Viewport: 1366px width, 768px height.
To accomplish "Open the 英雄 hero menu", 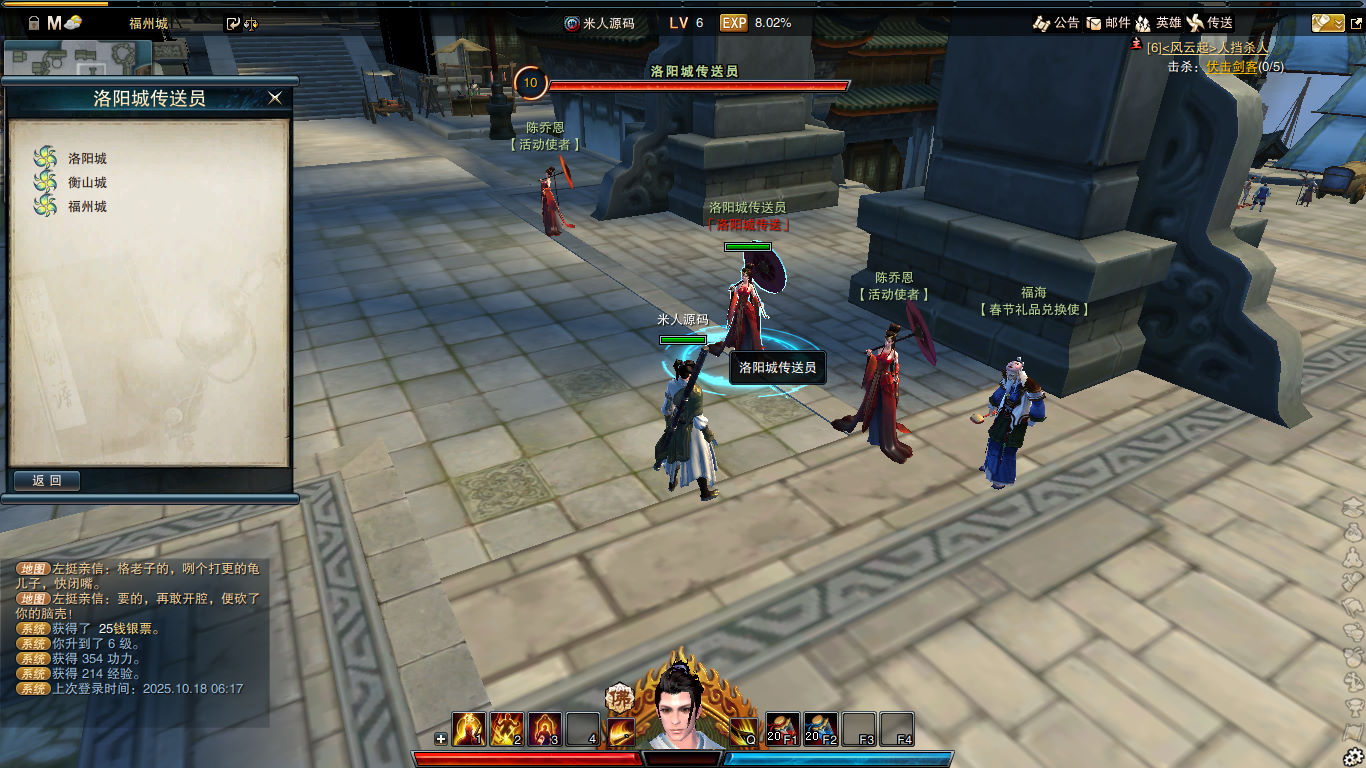I will 1158,22.
